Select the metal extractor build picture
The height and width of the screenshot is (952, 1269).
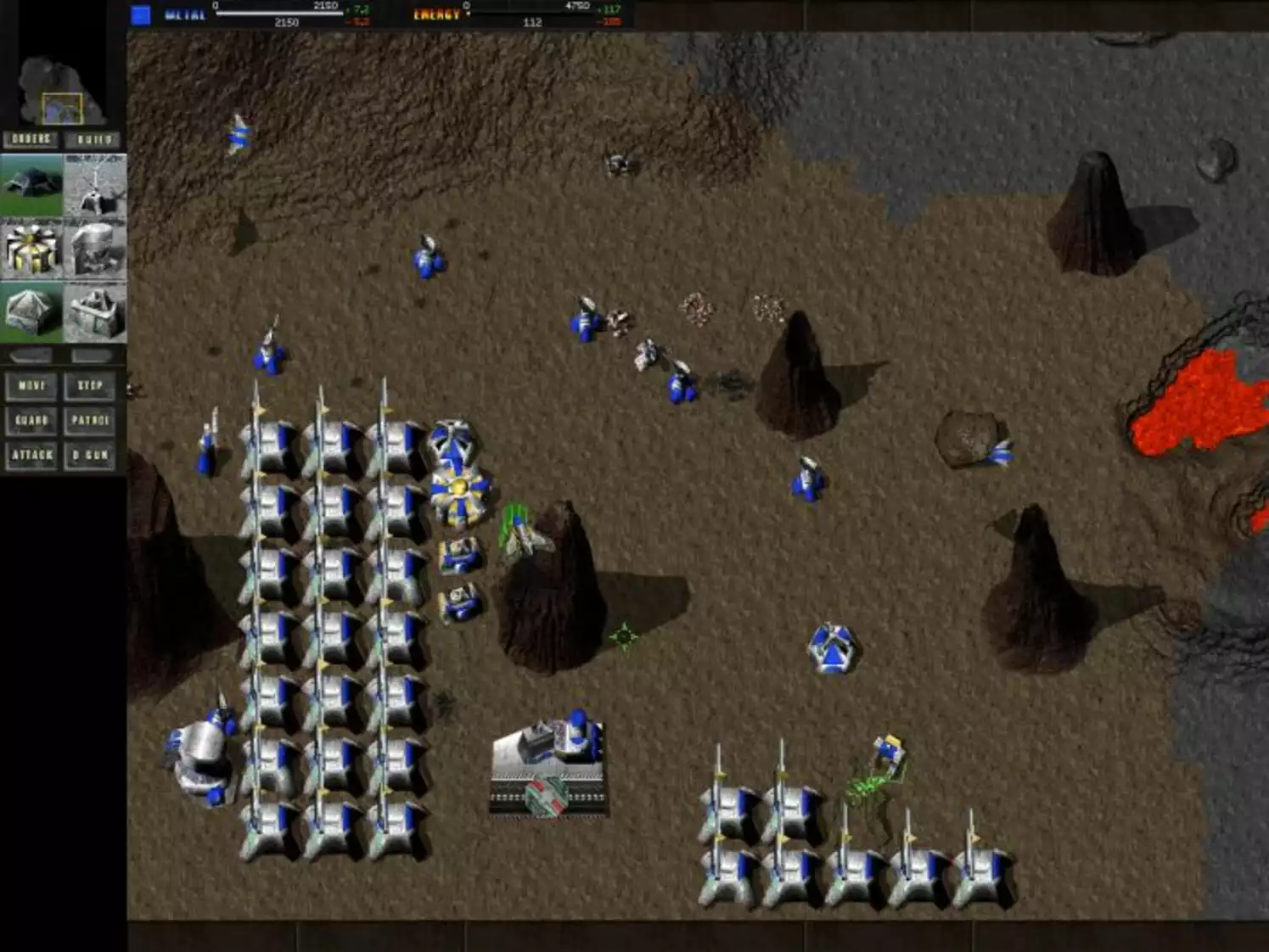95,182
